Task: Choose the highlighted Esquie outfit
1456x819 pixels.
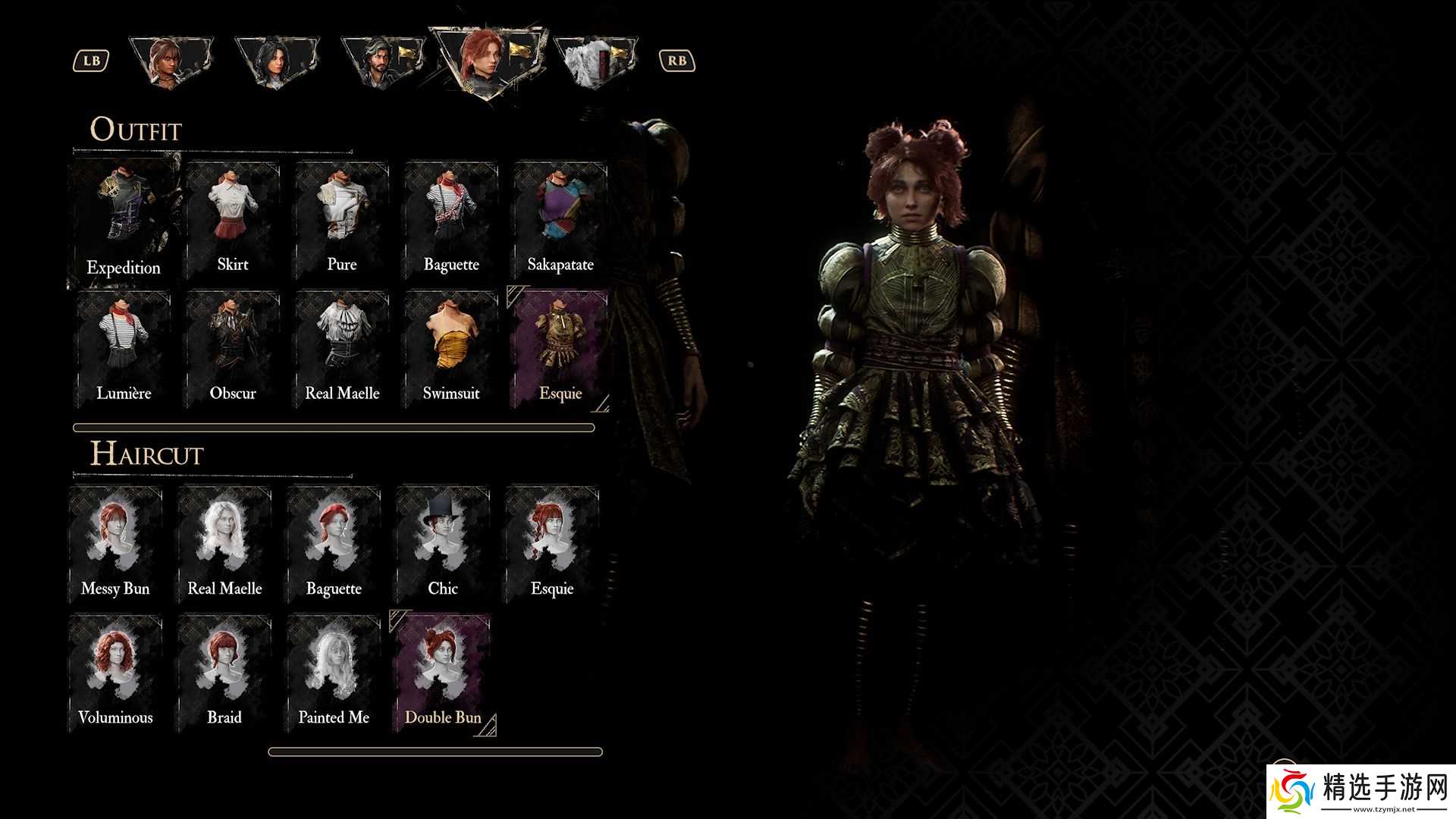Action: tap(560, 349)
